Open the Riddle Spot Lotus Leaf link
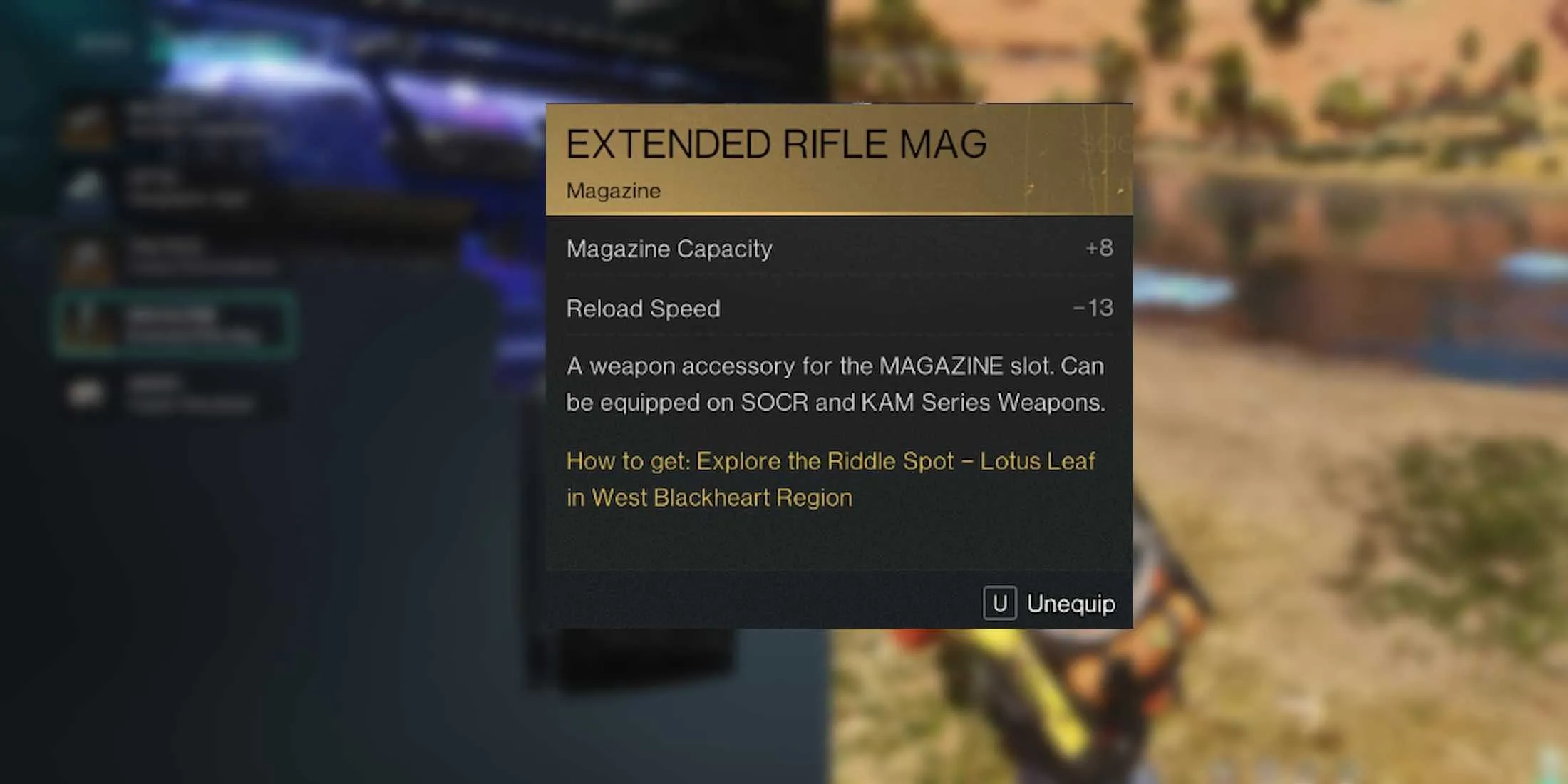Viewport: 1568px width, 784px height. pyautogui.click(x=830, y=462)
